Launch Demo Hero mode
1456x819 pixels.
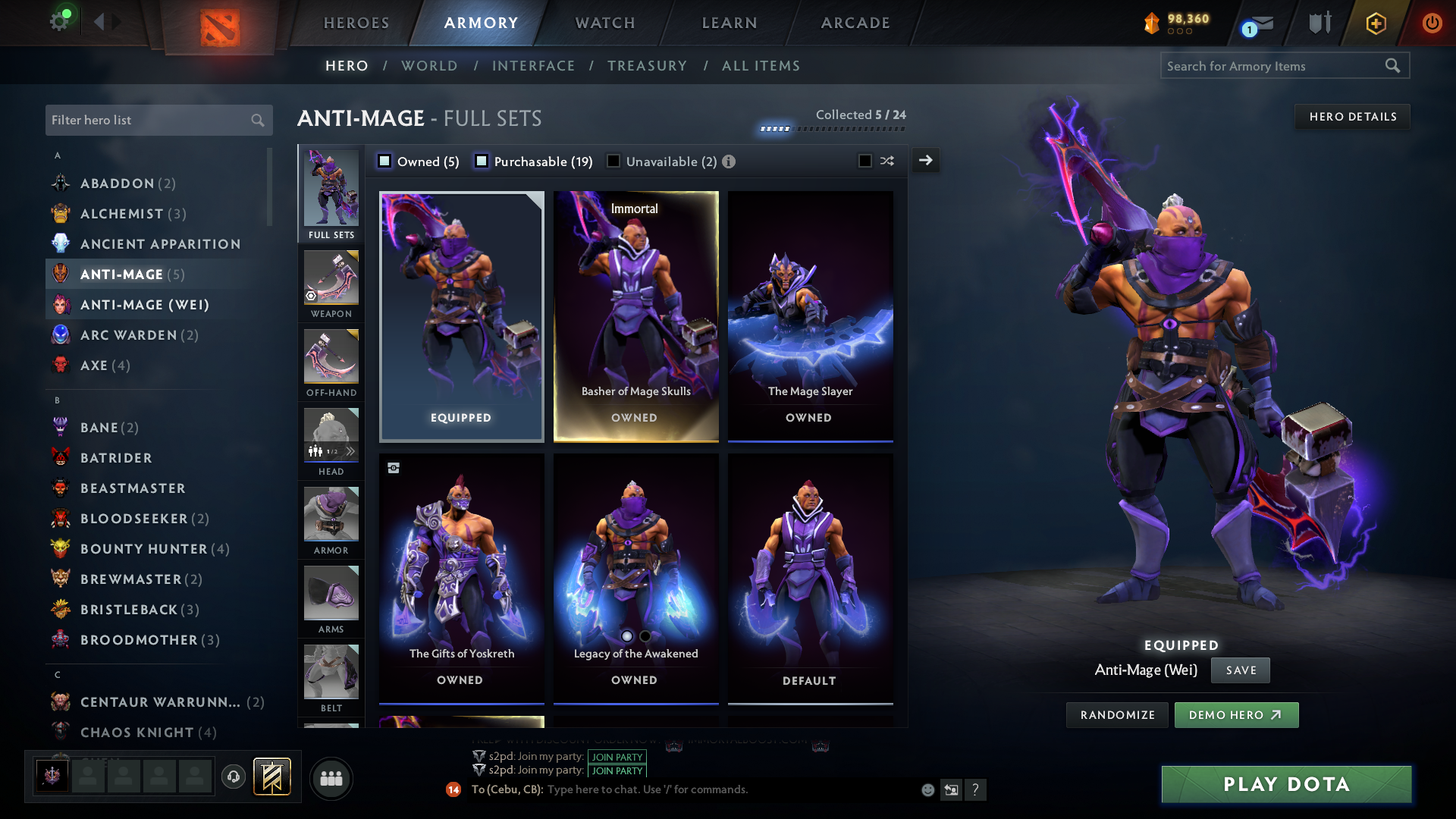pos(1236,715)
